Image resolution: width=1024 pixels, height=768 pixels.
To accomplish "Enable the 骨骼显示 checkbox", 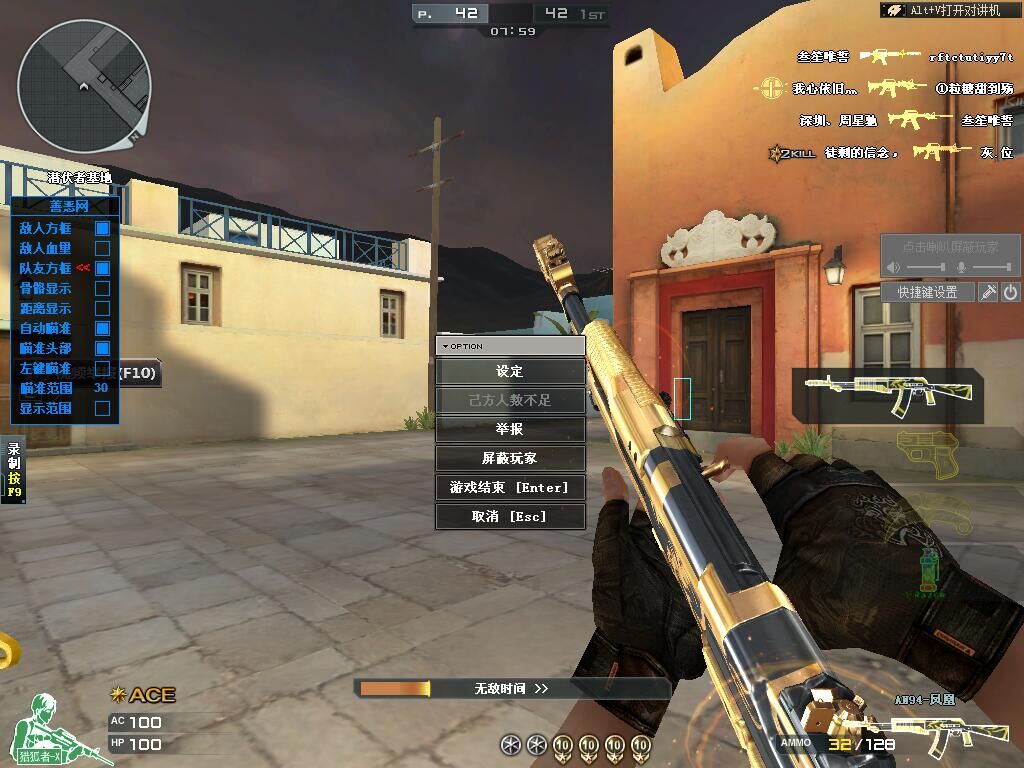I will [x=102, y=288].
